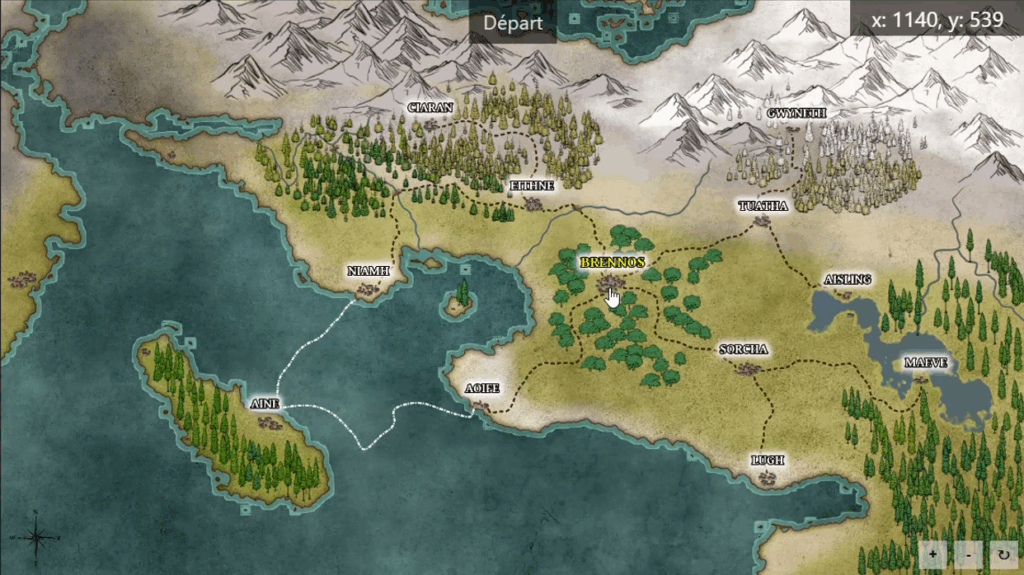Select the Brennos town marker
Viewport: 1024px width, 575px height.
click(x=607, y=284)
